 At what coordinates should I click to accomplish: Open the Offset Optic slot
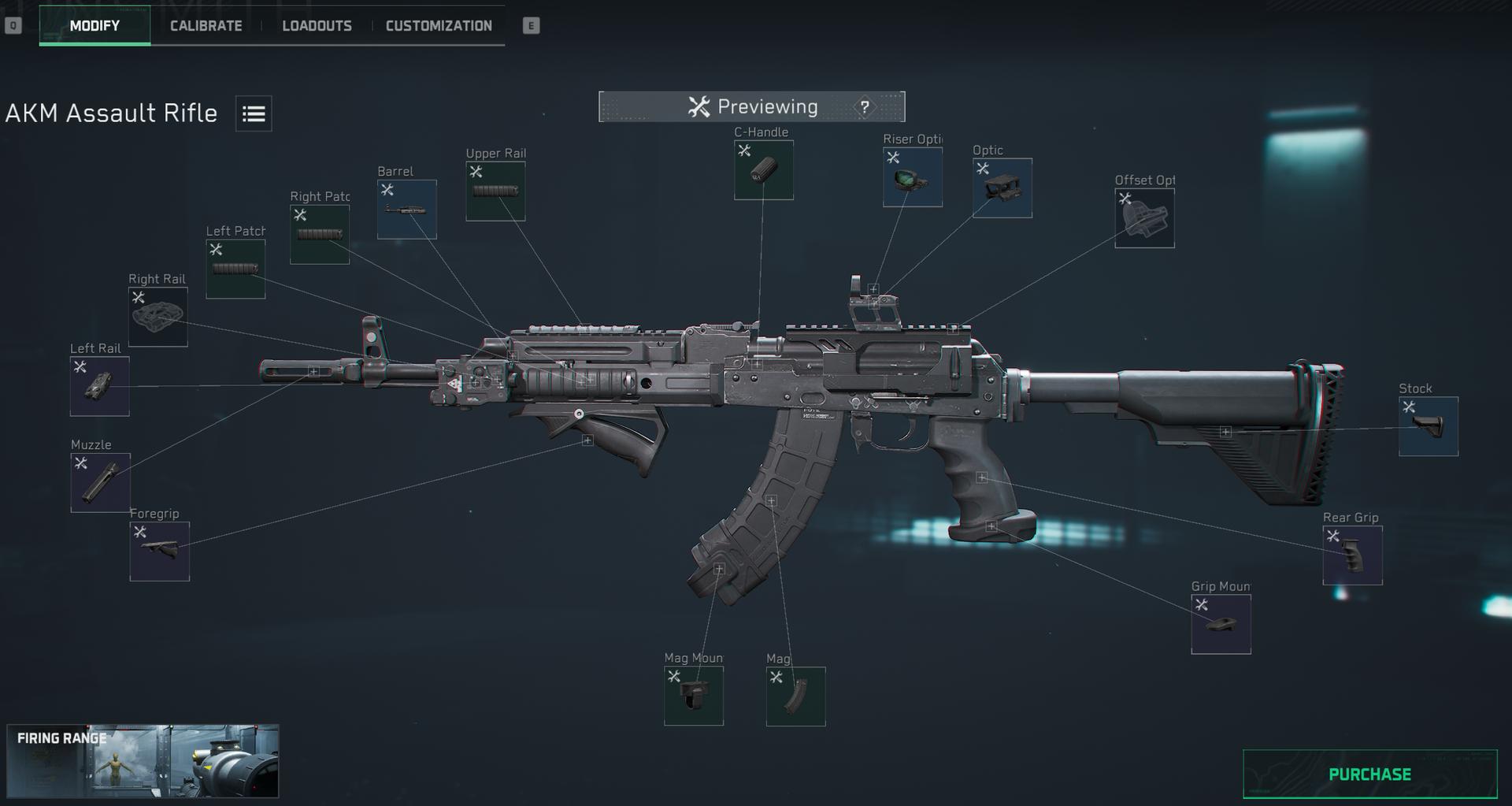click(1143, 217)
